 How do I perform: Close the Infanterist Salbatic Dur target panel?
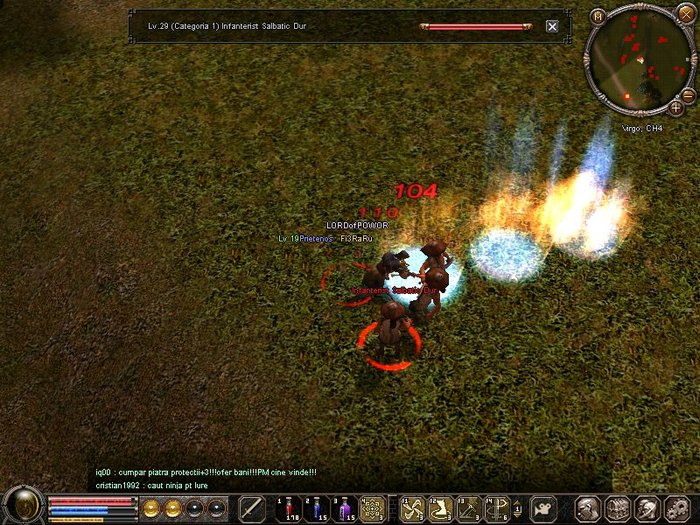click(552, 27)
